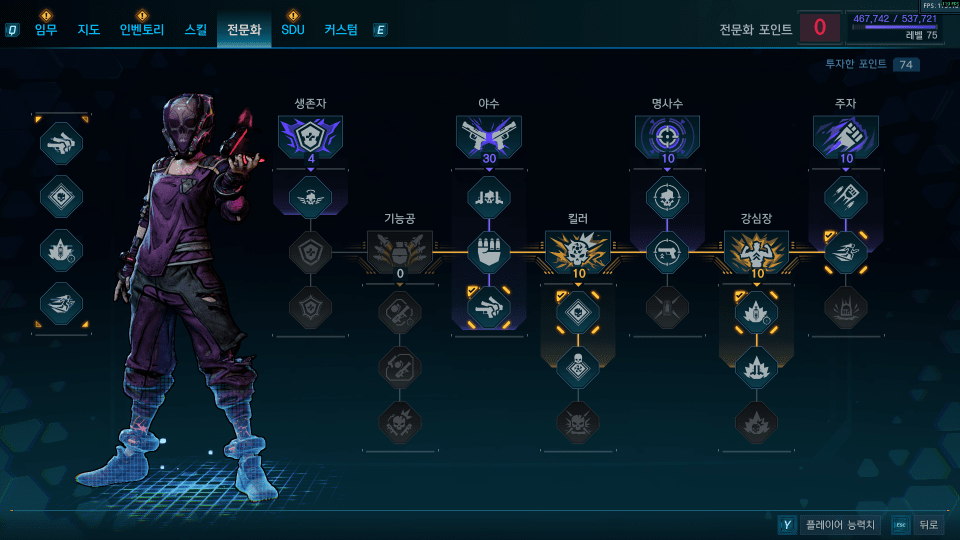Screen dimensions: 960x540
Task: Select the 기능공 specialization emblem
Action: [400, 251]
